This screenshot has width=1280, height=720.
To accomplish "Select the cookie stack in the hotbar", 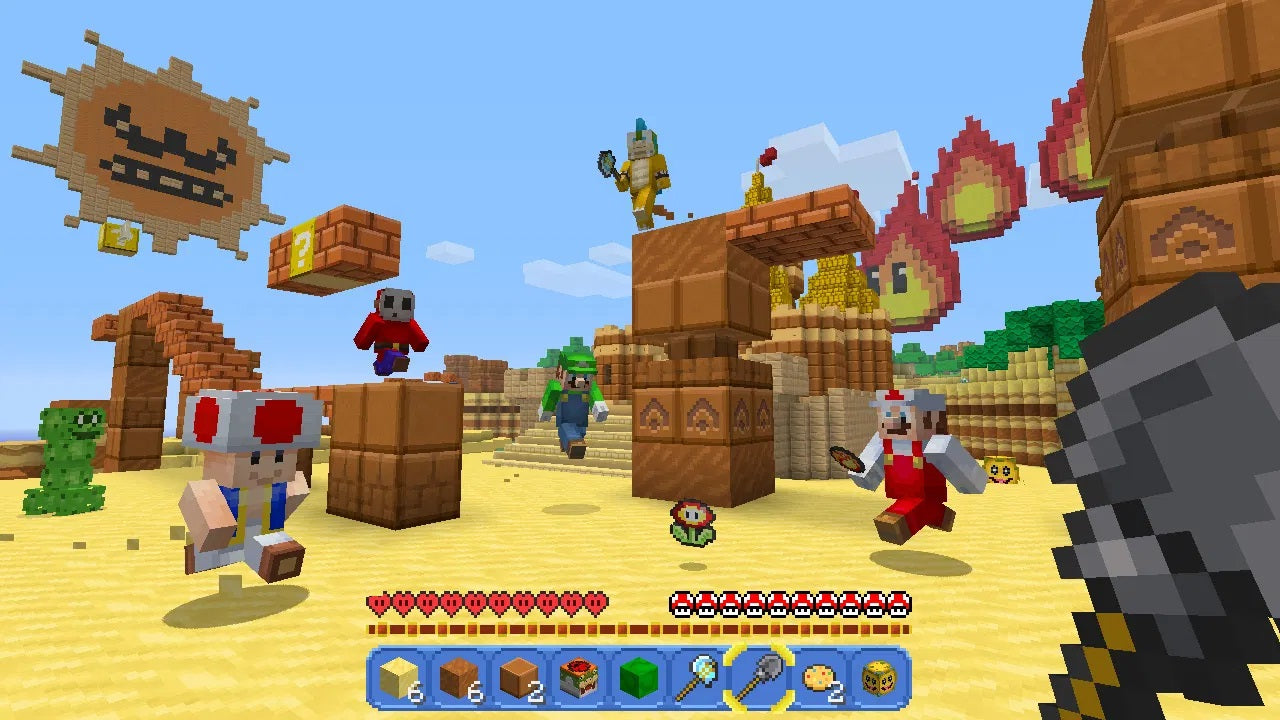I will pos(818,679).
